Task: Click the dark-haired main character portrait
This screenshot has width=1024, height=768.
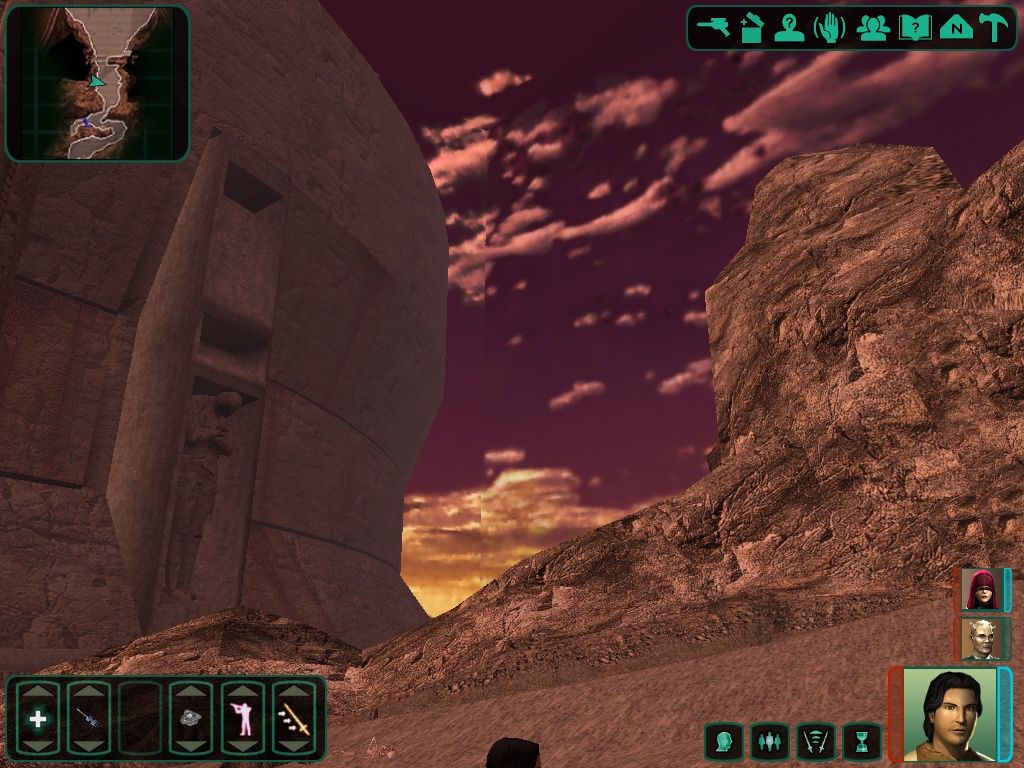Action: [949, 713]
